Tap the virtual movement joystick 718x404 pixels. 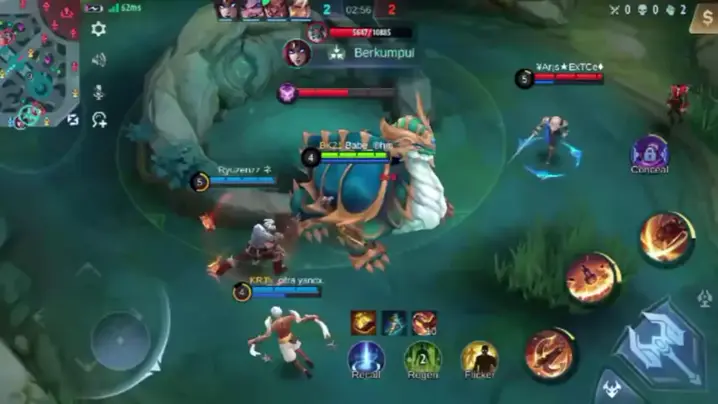point(120,340)
